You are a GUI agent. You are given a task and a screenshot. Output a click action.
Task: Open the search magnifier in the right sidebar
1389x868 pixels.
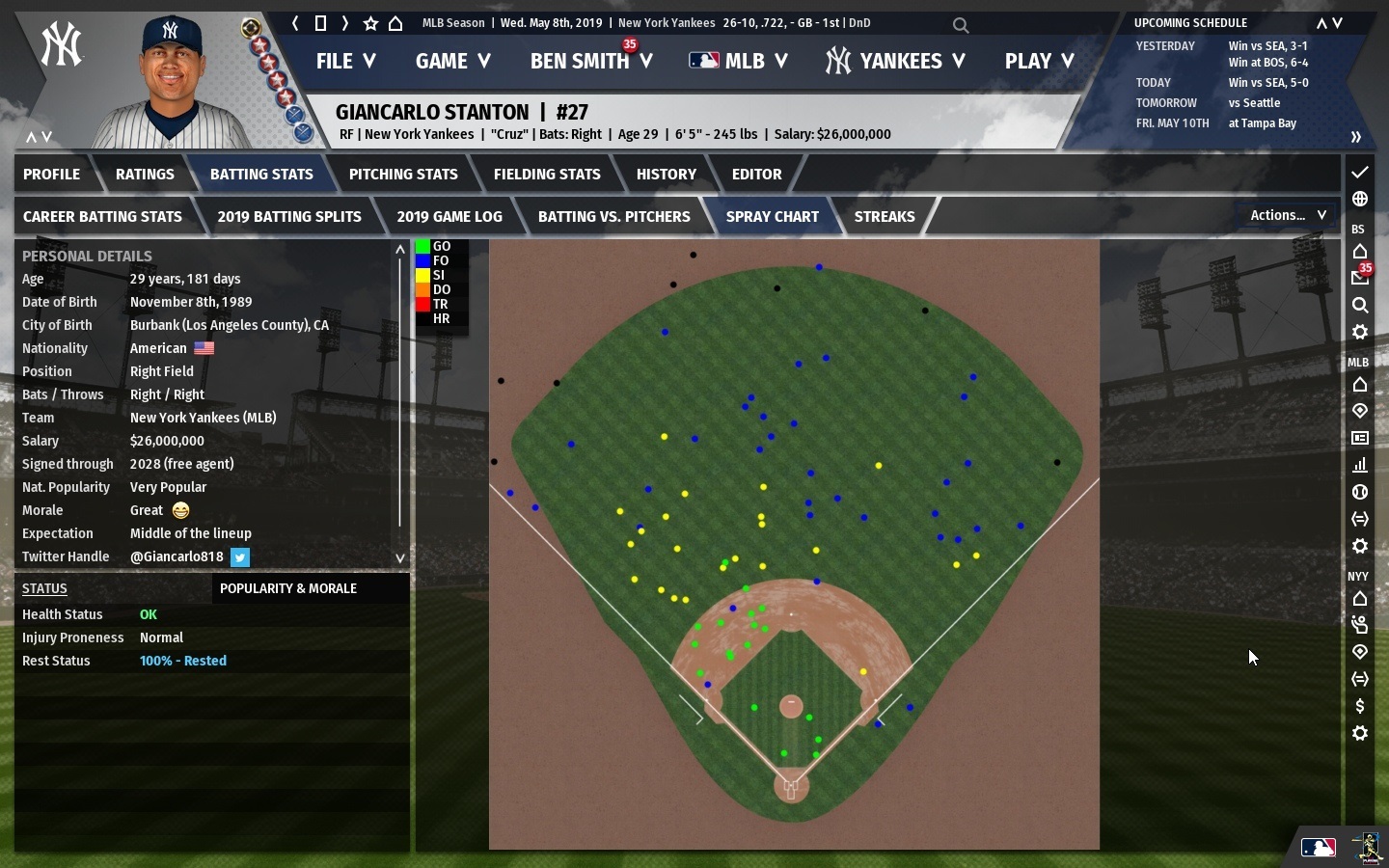(x=1360, y=307)
